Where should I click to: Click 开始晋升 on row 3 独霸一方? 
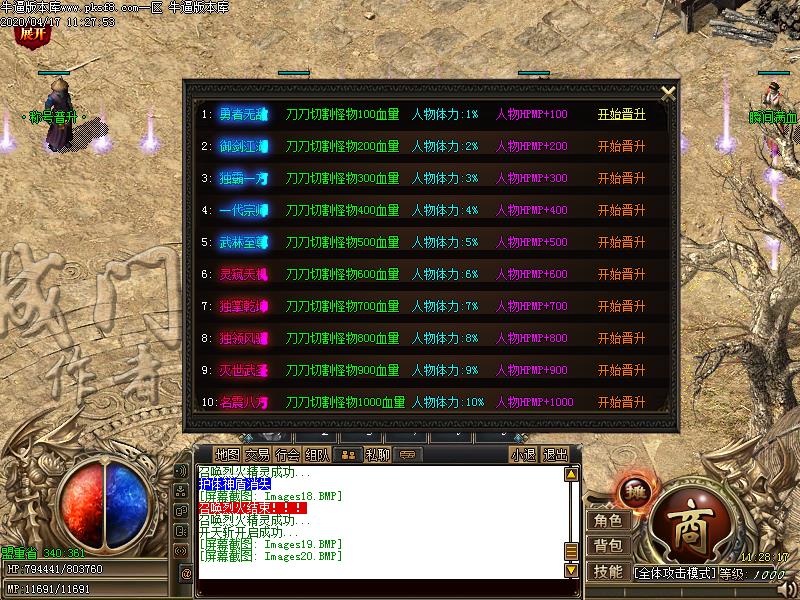click(x=621, y=178)
